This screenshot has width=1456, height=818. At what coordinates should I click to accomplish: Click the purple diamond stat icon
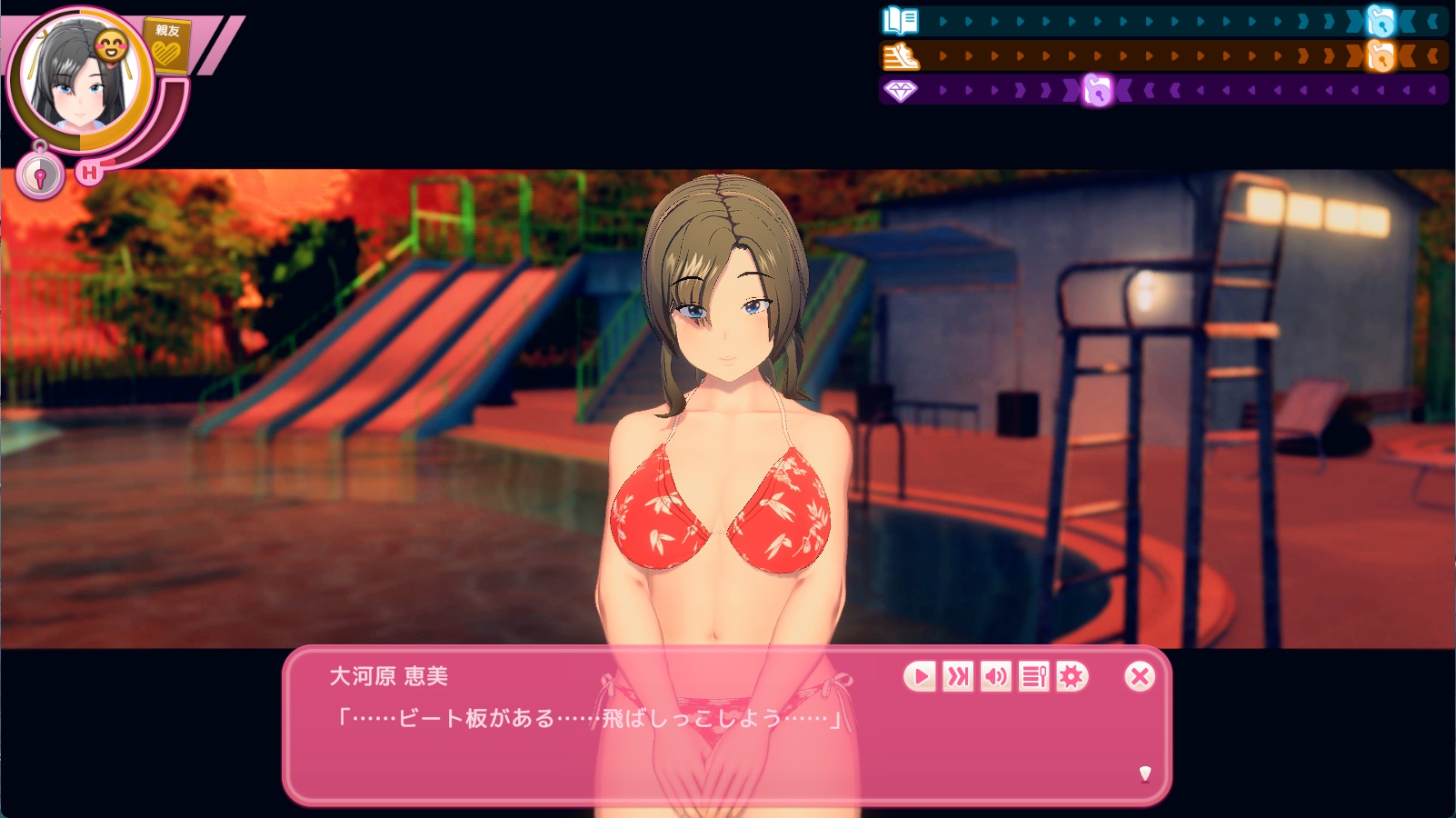point(901,91)
